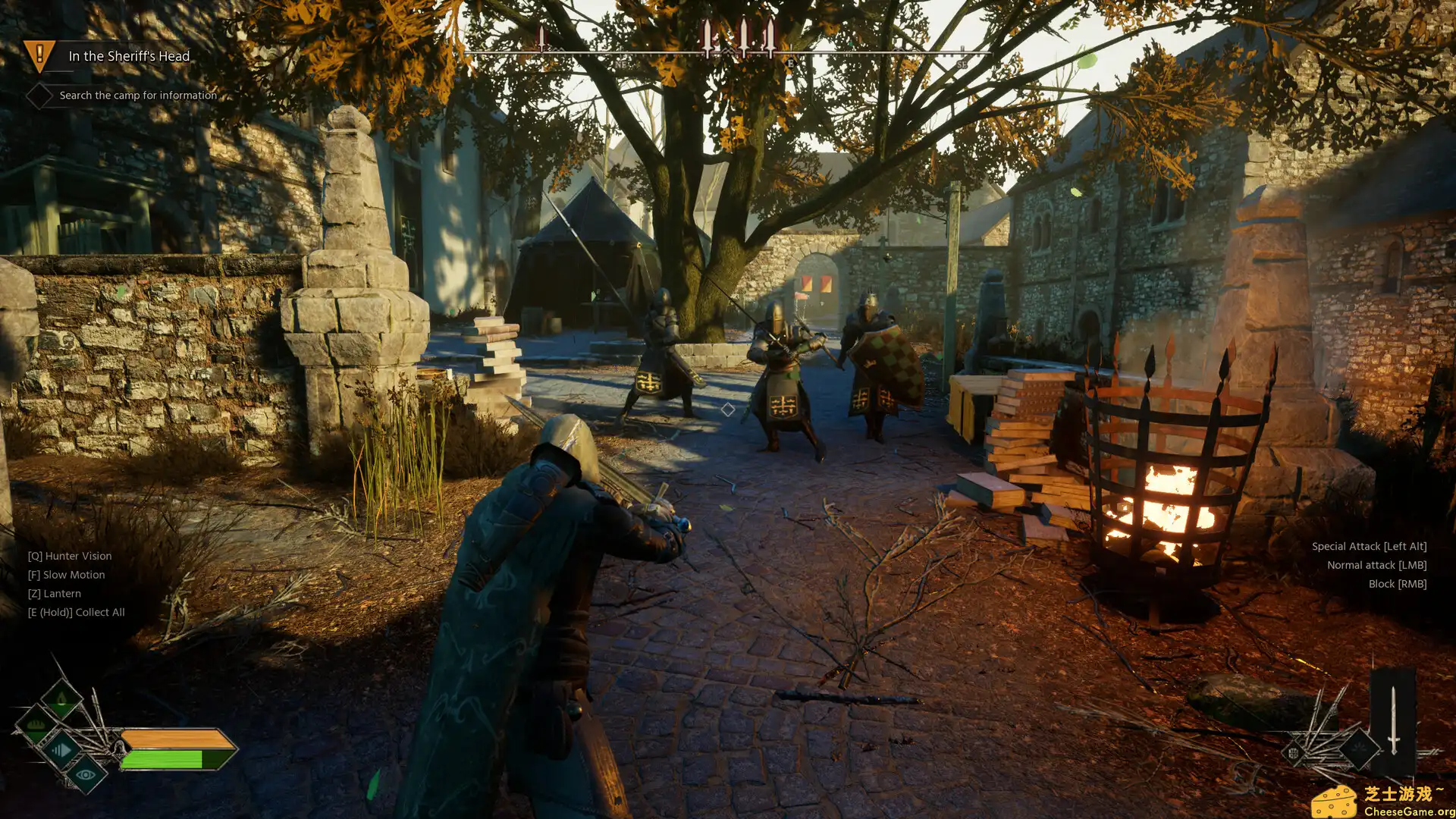Click the bread food supply icon
The height and width of the screenshot is (819, 1456).
[x=35, y=724]
